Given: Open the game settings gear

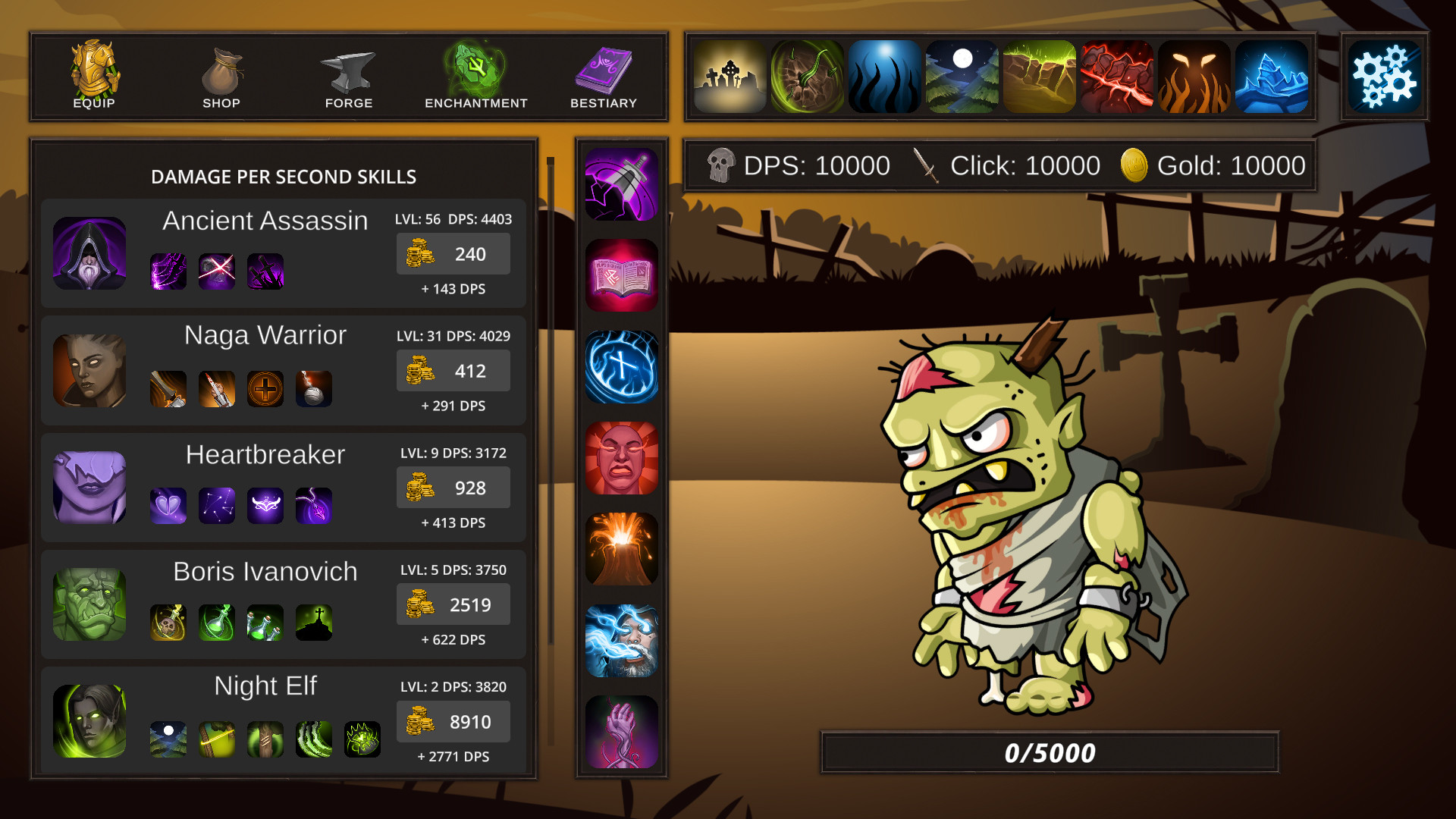Looking at the screenshot, I should pos(1383,76).
